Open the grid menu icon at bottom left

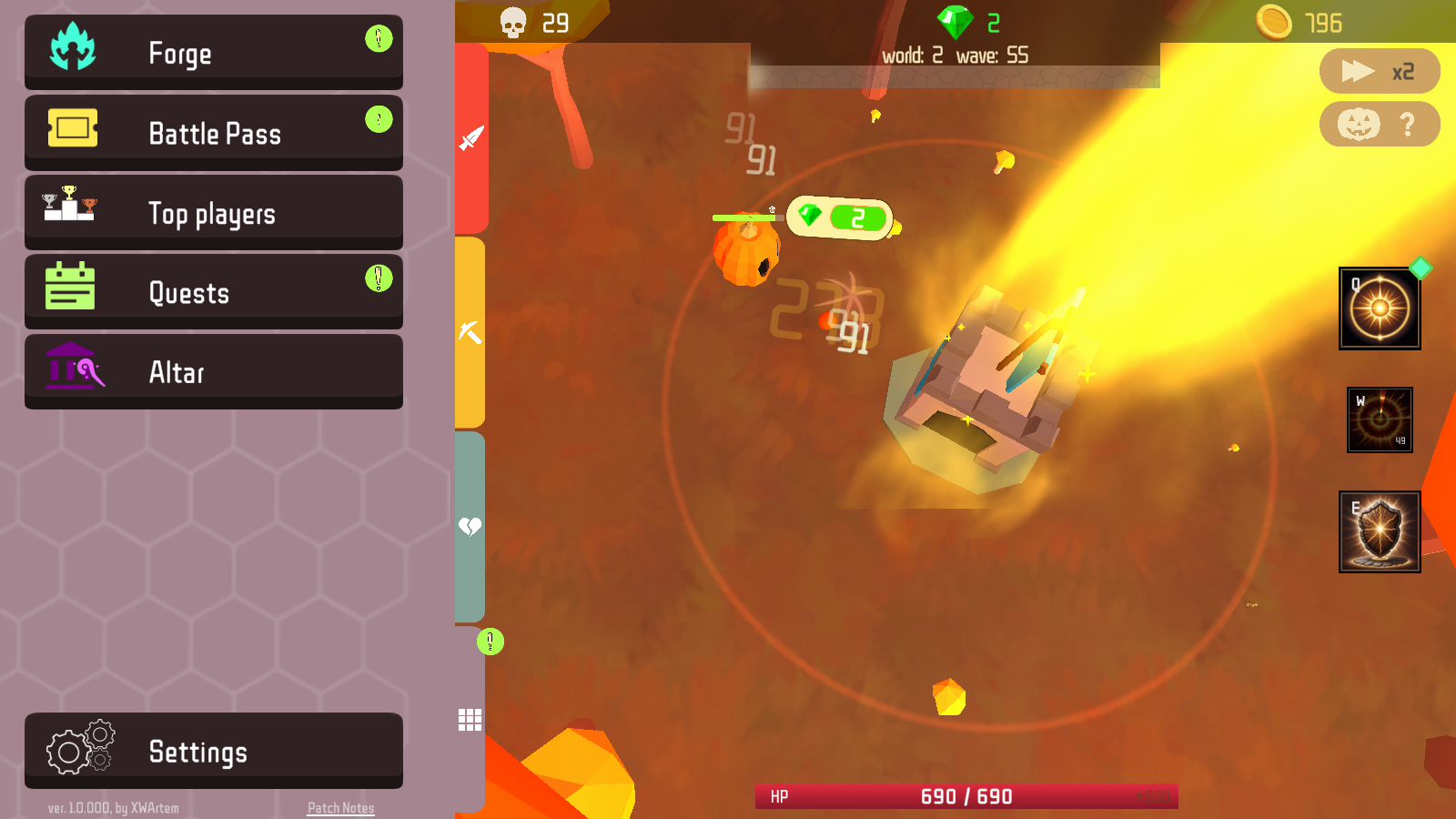click(x=470, y=720)
